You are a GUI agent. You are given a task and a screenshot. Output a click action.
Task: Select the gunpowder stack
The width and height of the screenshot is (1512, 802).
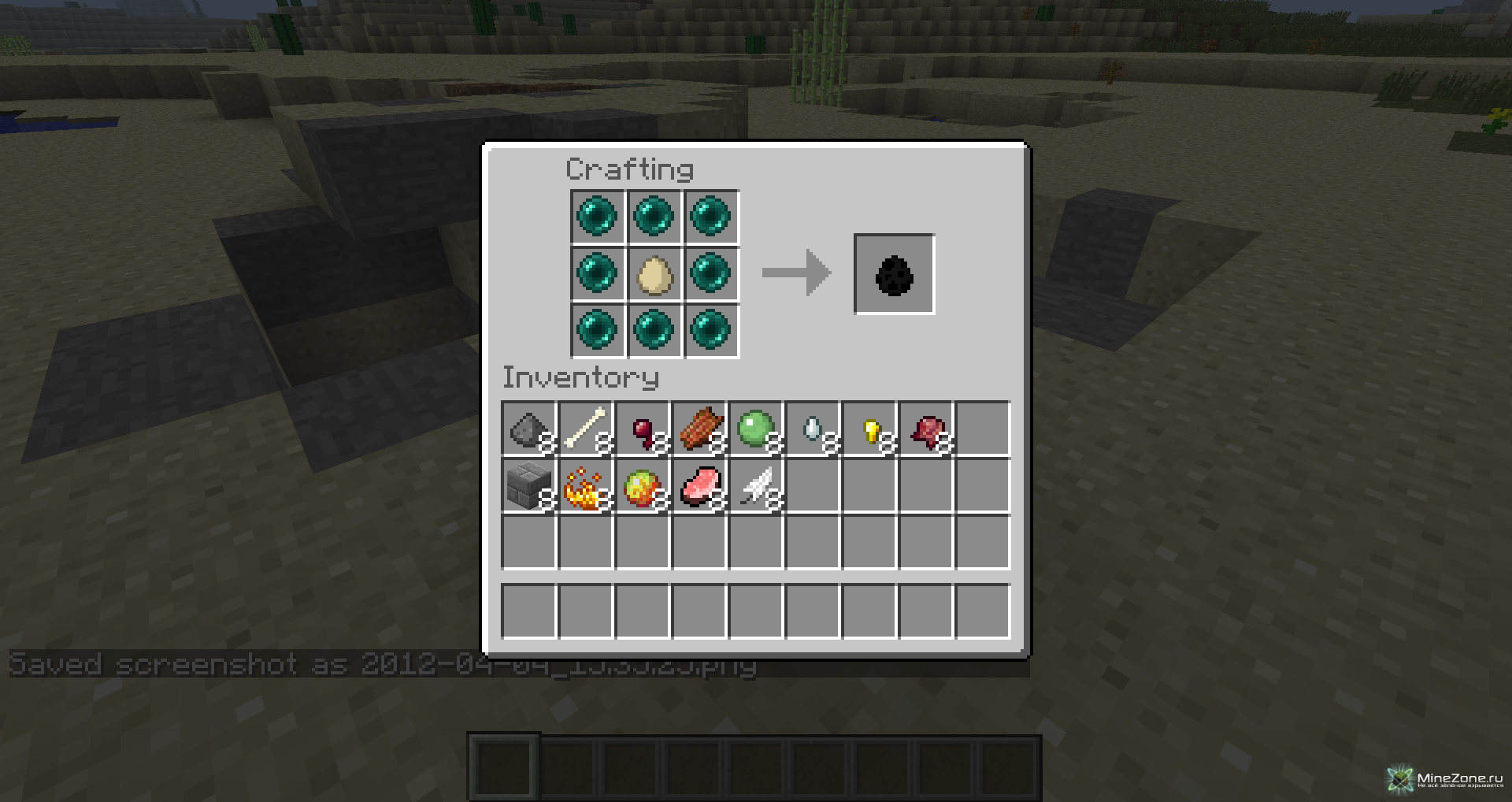coord(528,429)
